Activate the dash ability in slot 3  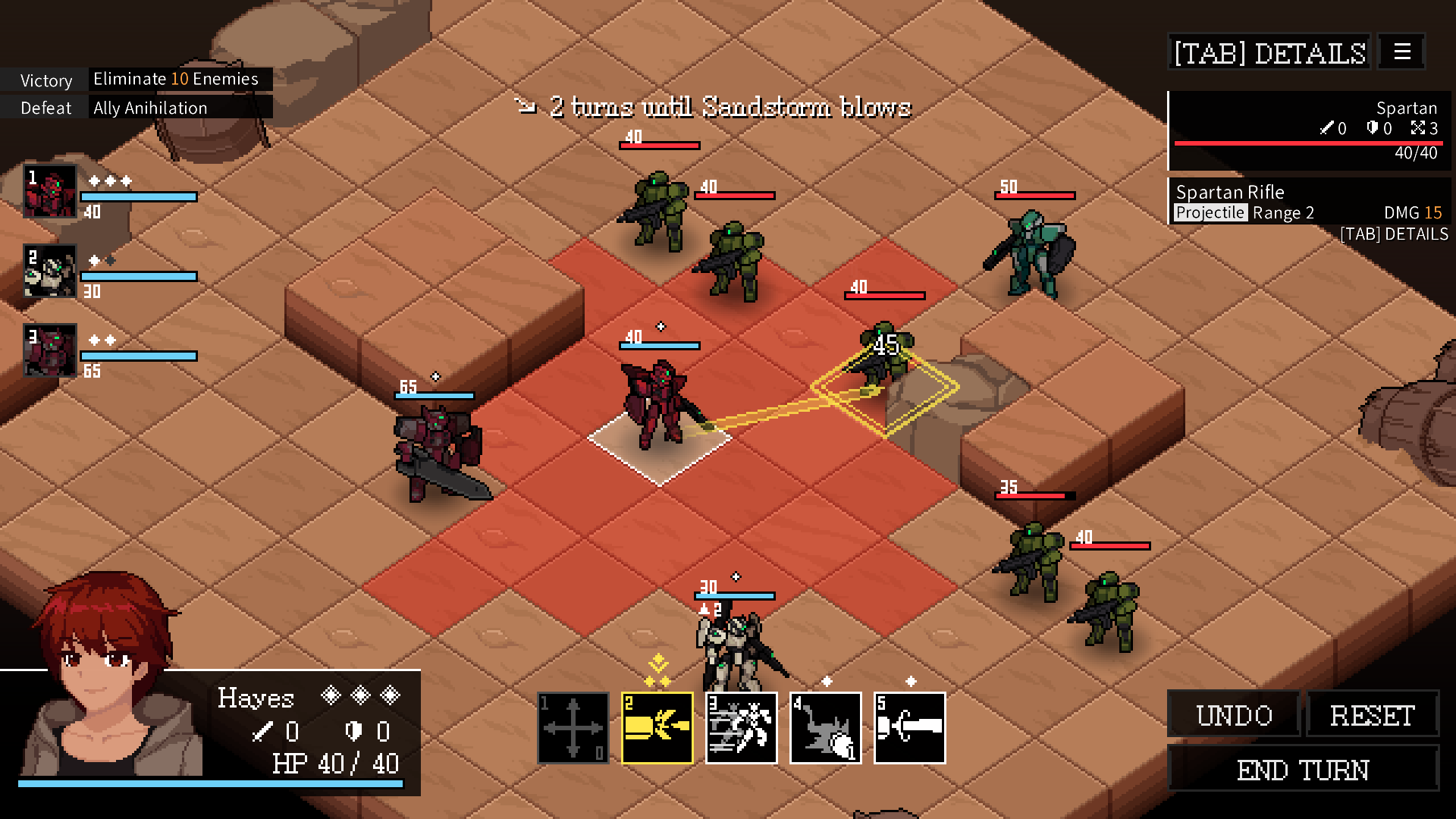coord(741,727)
